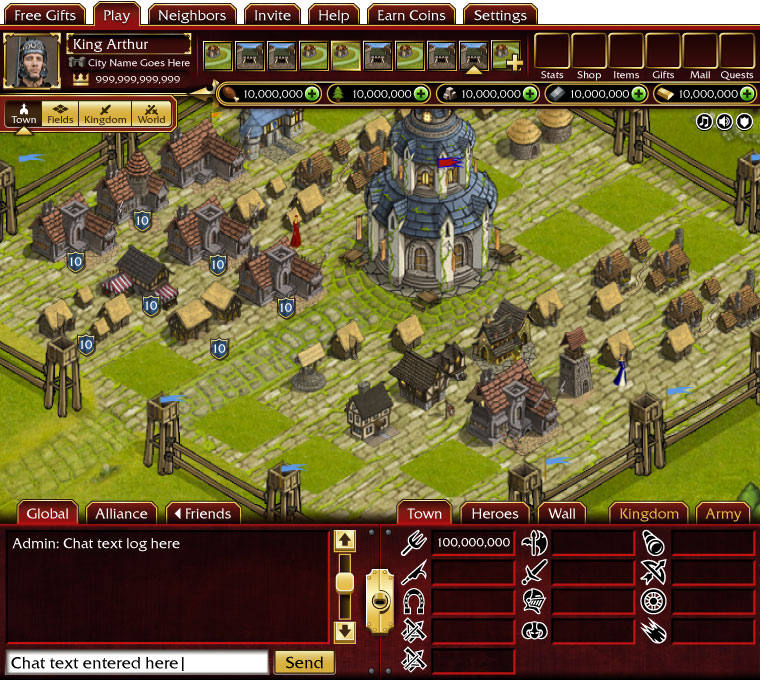This screenshot has width=760, height=680.
Task: Toggle the sound speaker icon
Action: coord(725,121)
